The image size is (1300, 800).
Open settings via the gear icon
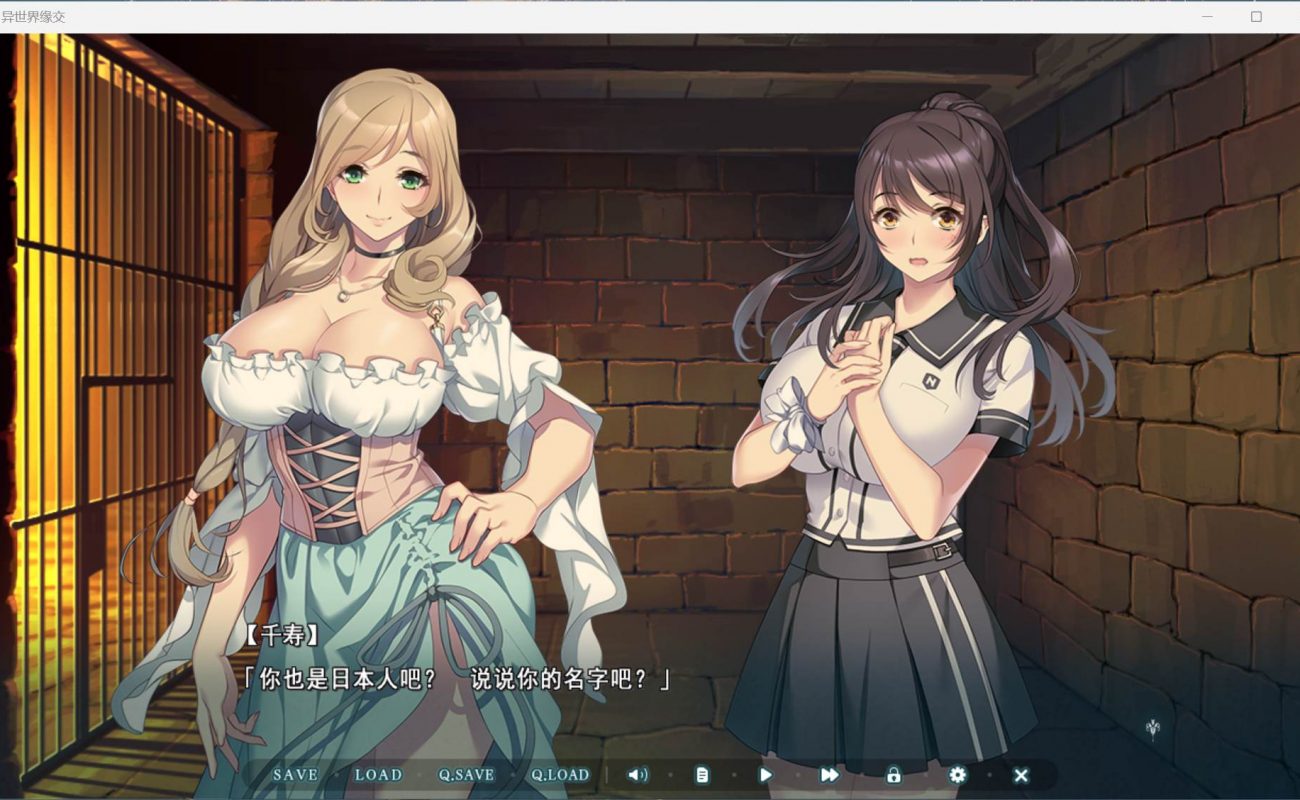pyautogui.click(x=957, y=775)
